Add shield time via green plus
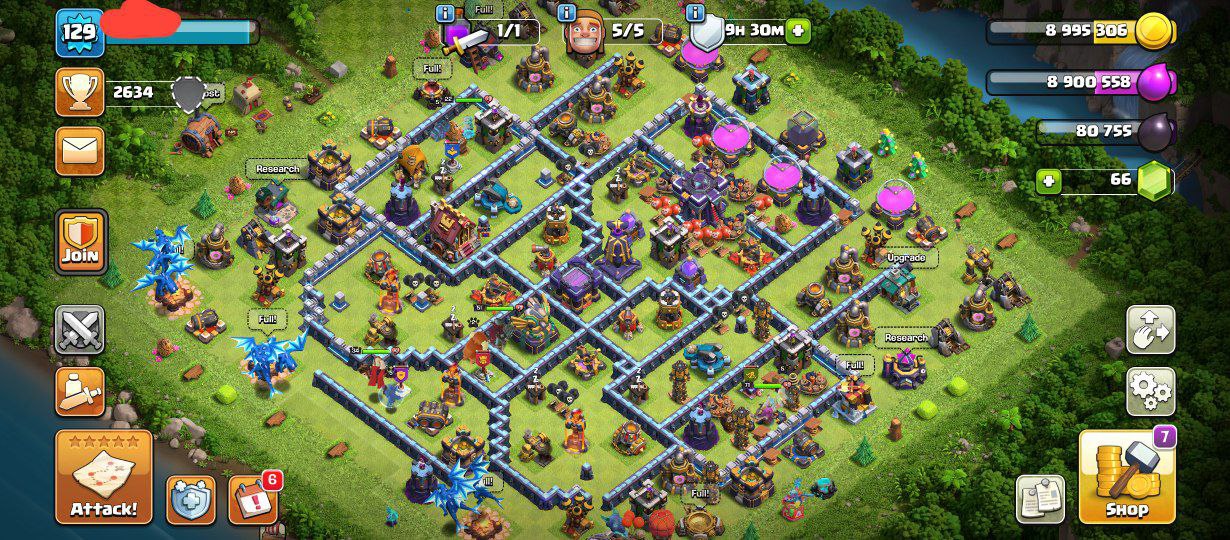 pyautogui.click(x=798, y=31)
